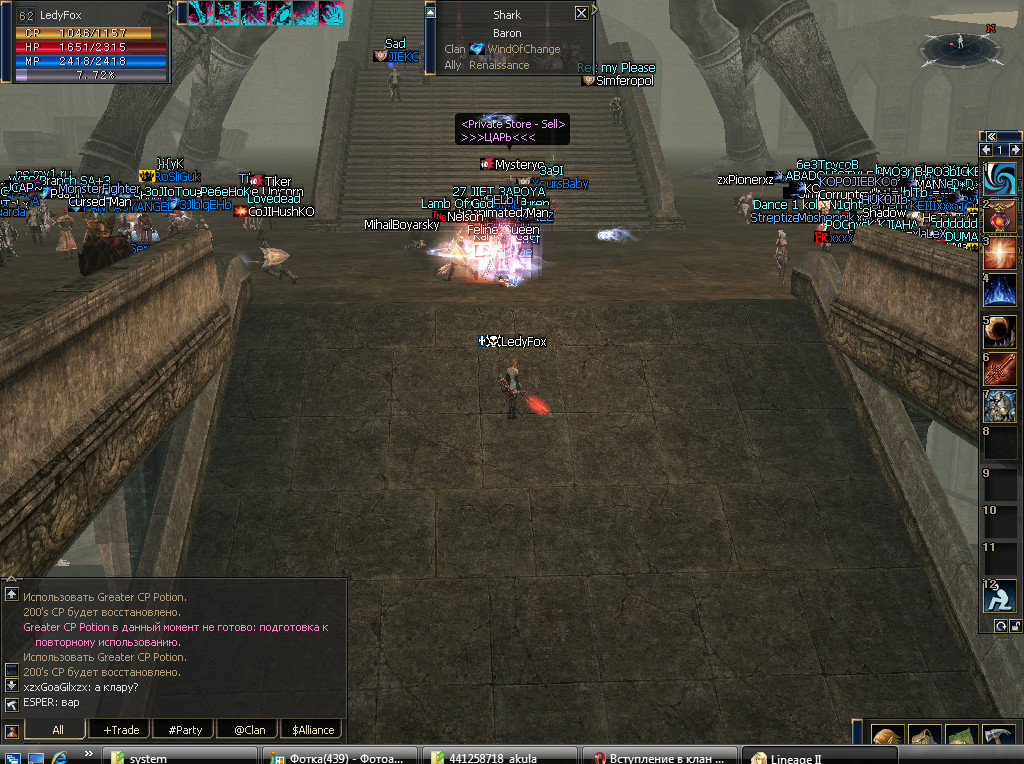Show the $Alliance chat tab

312,730
